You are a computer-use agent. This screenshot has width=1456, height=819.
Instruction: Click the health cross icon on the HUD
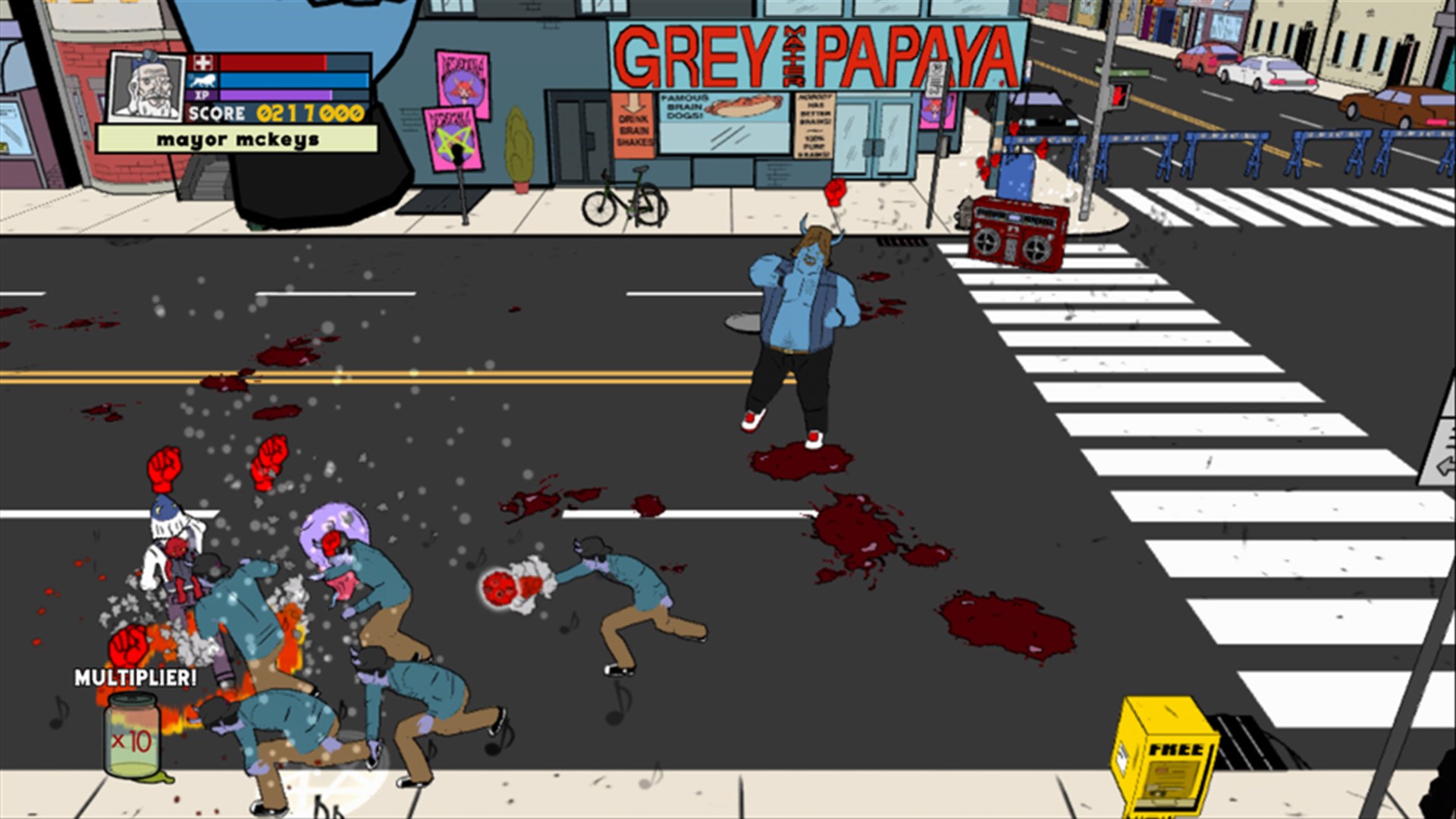point(203,62)
